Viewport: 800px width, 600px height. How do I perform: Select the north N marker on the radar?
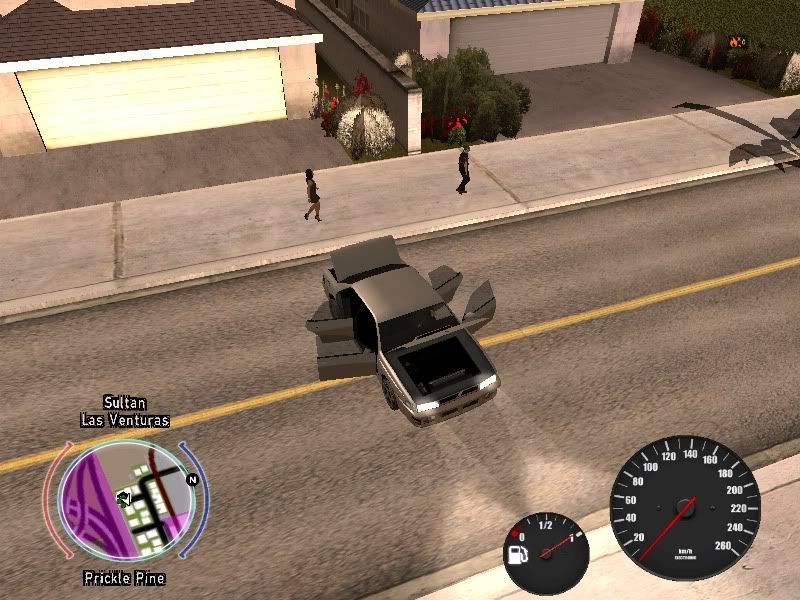(x=192, y=479)
